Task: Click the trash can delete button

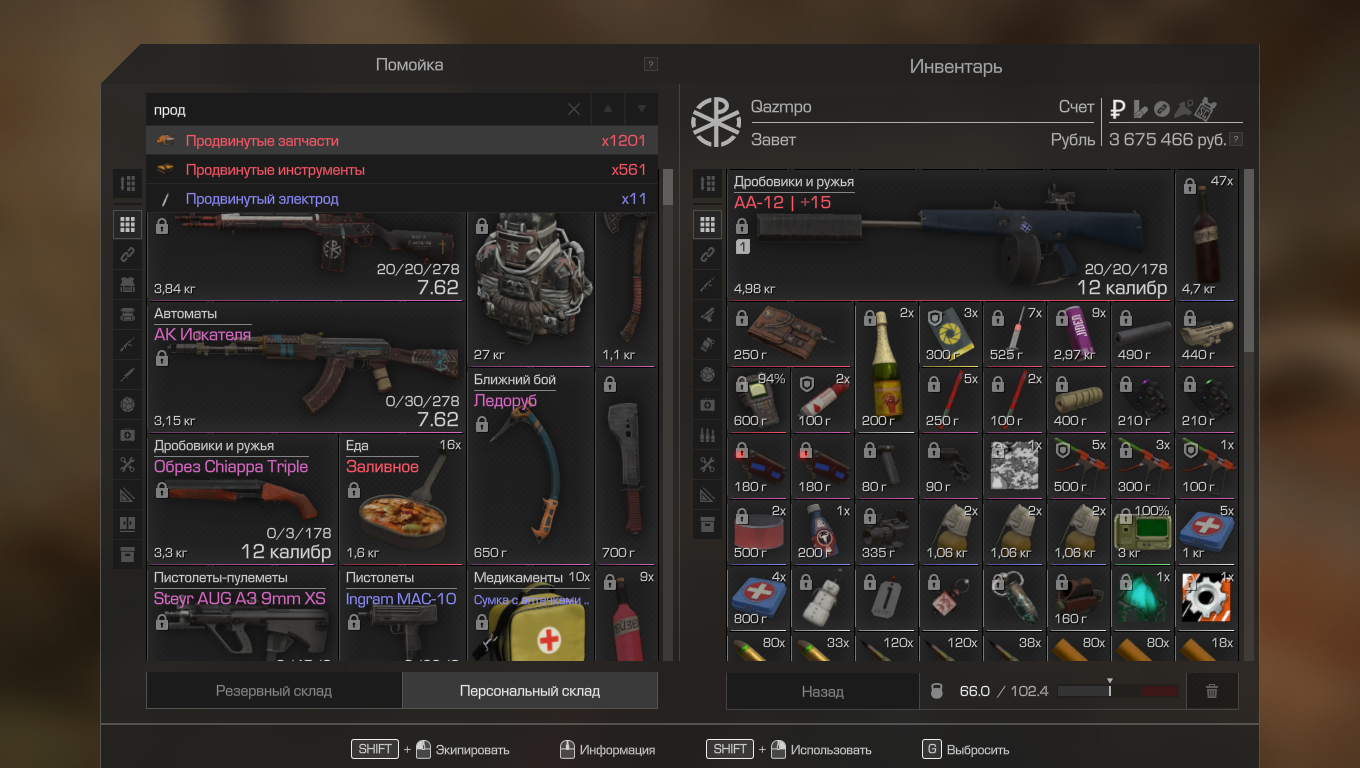Action: tap(1212, 691)
